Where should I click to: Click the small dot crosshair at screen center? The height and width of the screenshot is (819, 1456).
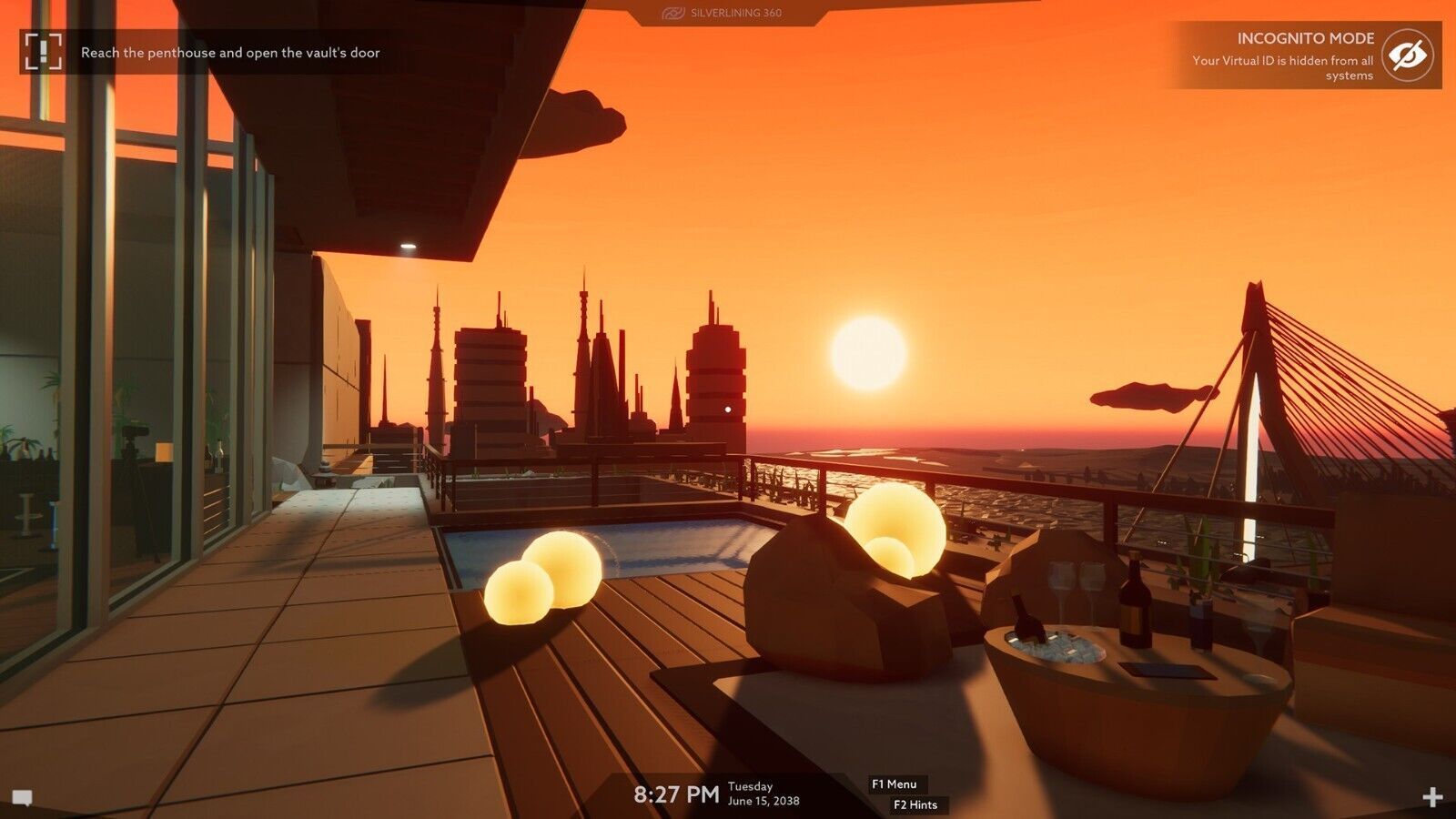728,409
